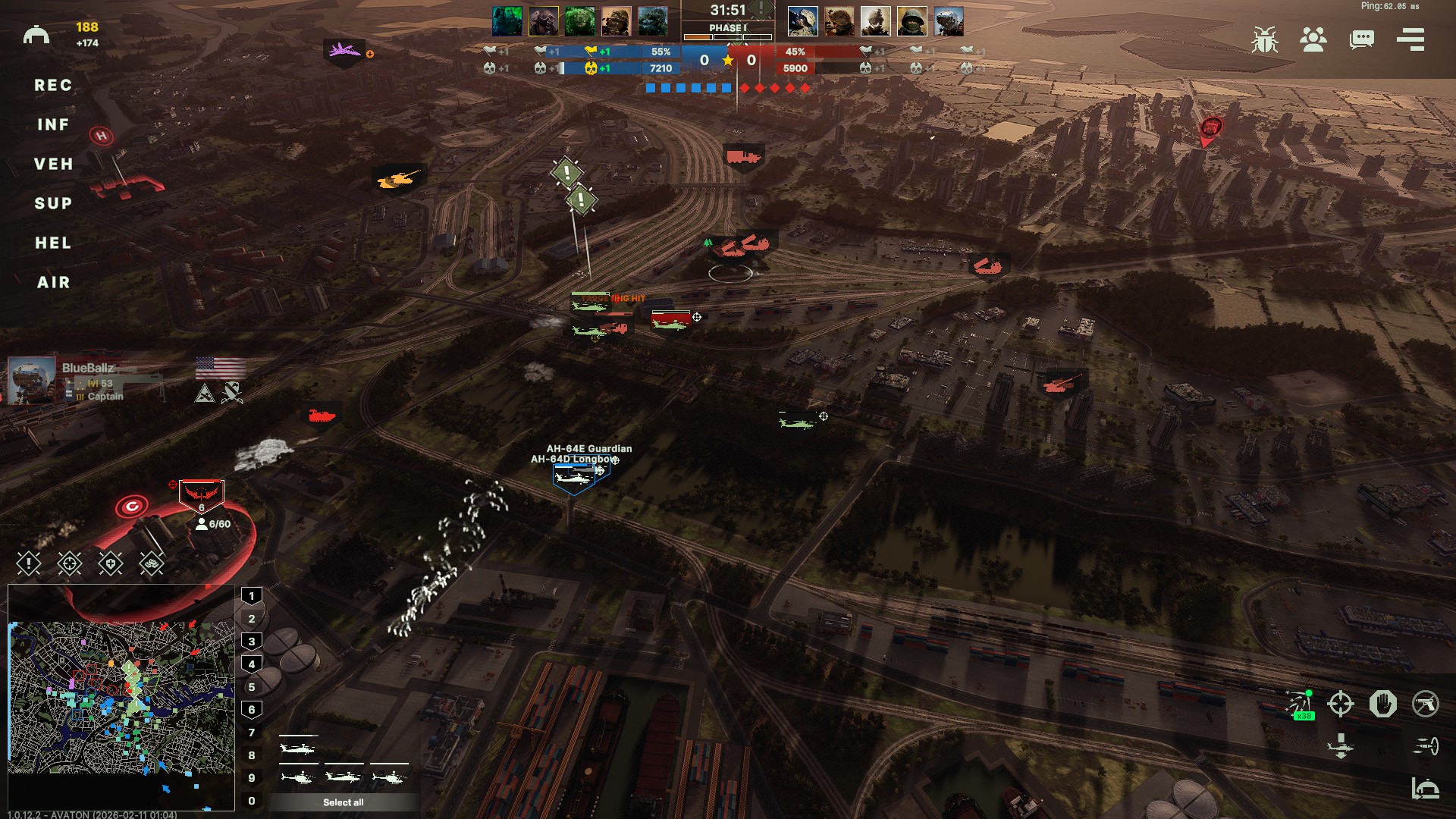Select the AH-64E Guardian helicopter unit label
Viewport: 1456px width, 819px height.
coord(589,449)
